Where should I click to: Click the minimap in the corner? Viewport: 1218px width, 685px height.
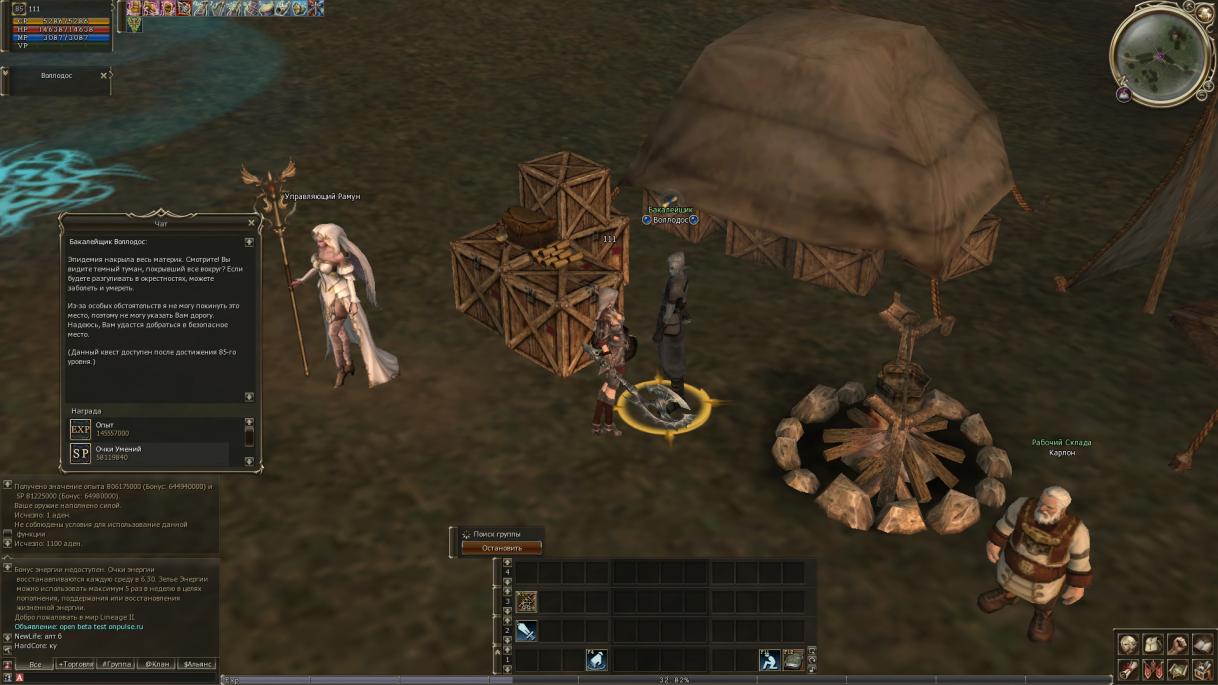1160,53
